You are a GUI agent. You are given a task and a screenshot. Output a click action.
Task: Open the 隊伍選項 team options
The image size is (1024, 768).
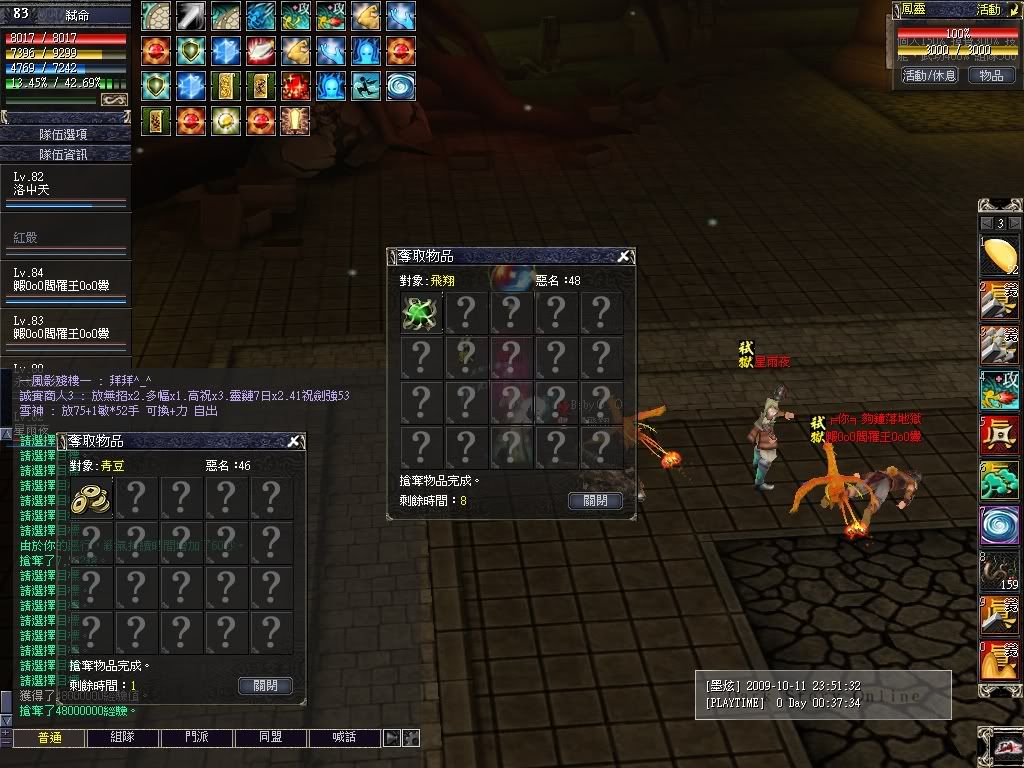pyautogui.click(x=65, y=134)
